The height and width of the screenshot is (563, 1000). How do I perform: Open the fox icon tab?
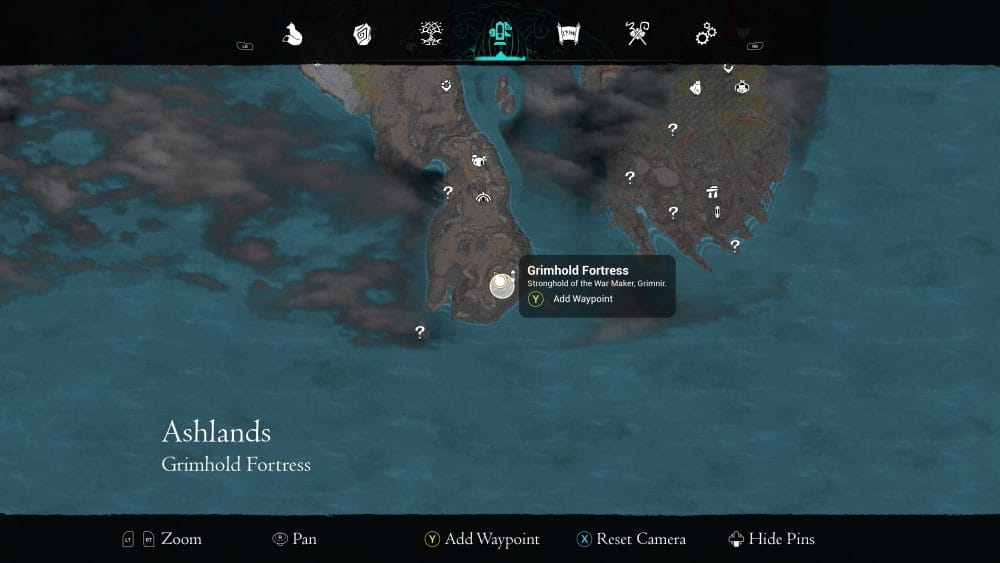[x=292, y=35]
